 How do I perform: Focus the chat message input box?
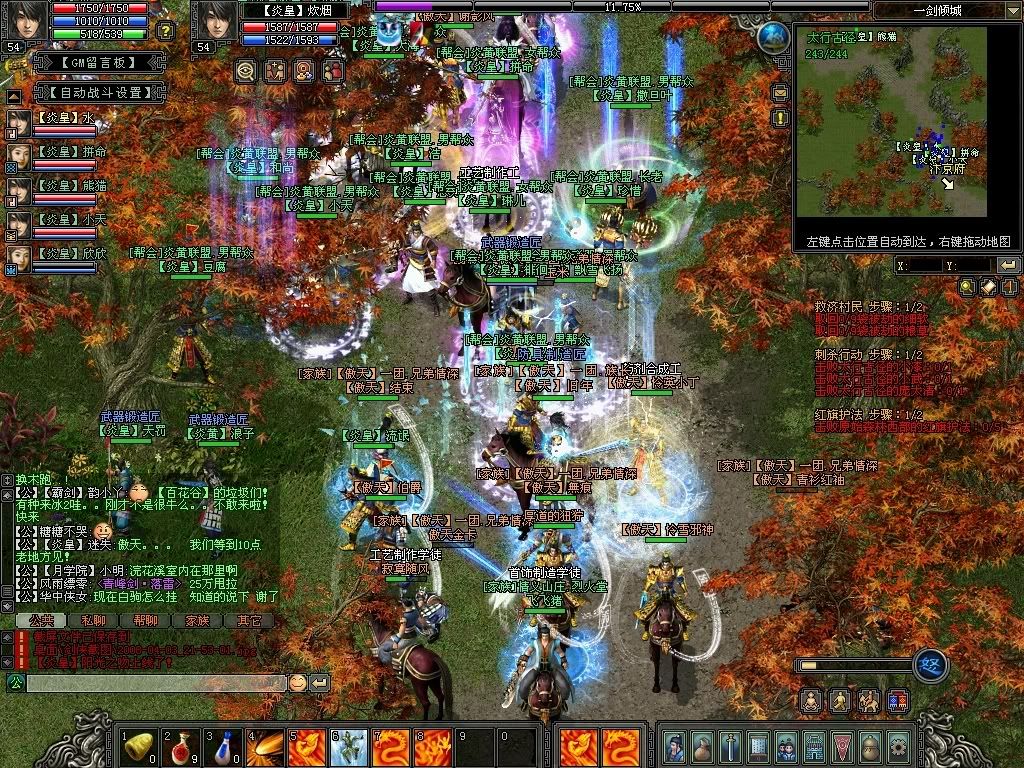pos(155,682)
